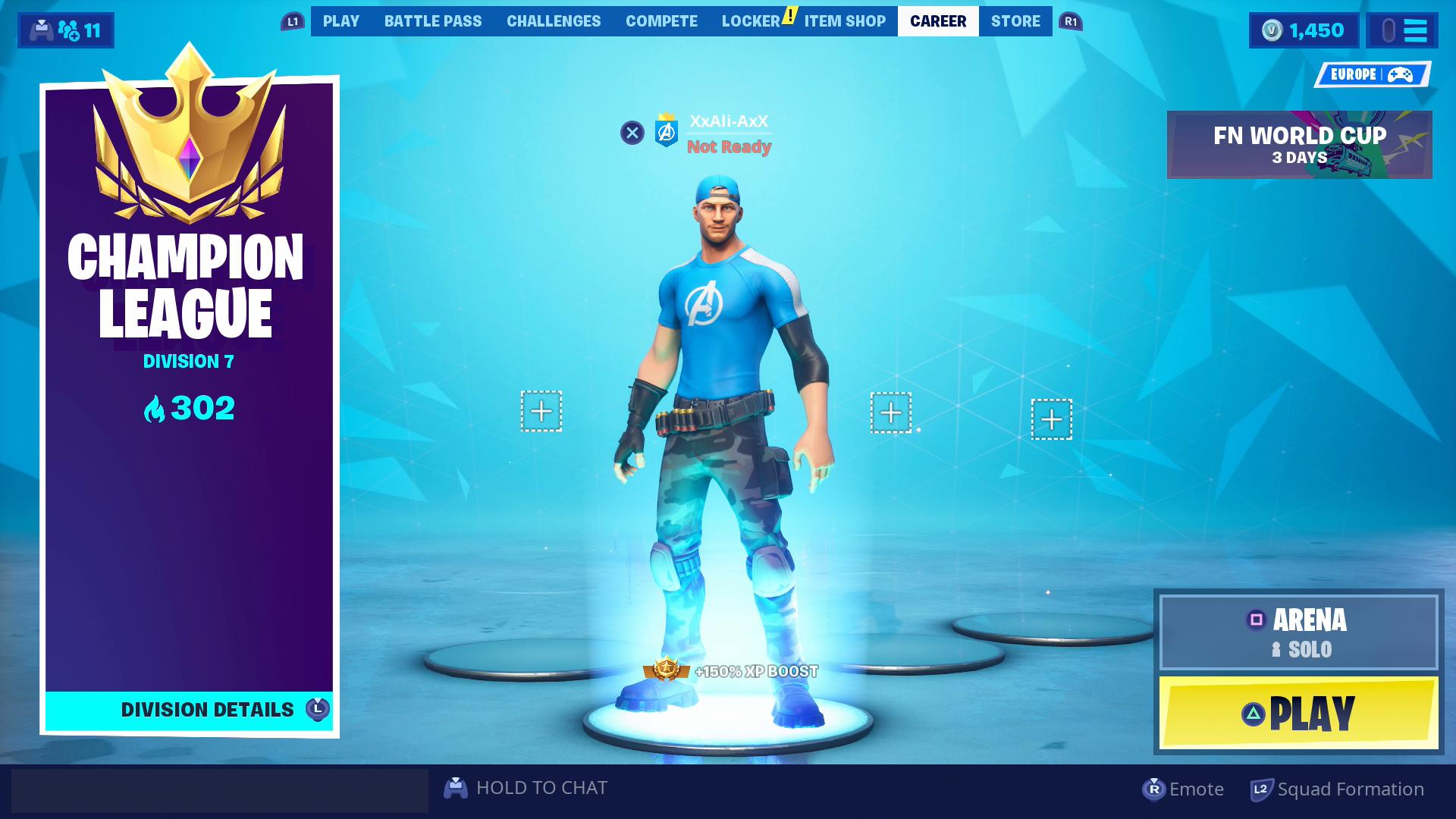
Task: Click the V-Bucks coin icon
Action: coord(1272,30)
